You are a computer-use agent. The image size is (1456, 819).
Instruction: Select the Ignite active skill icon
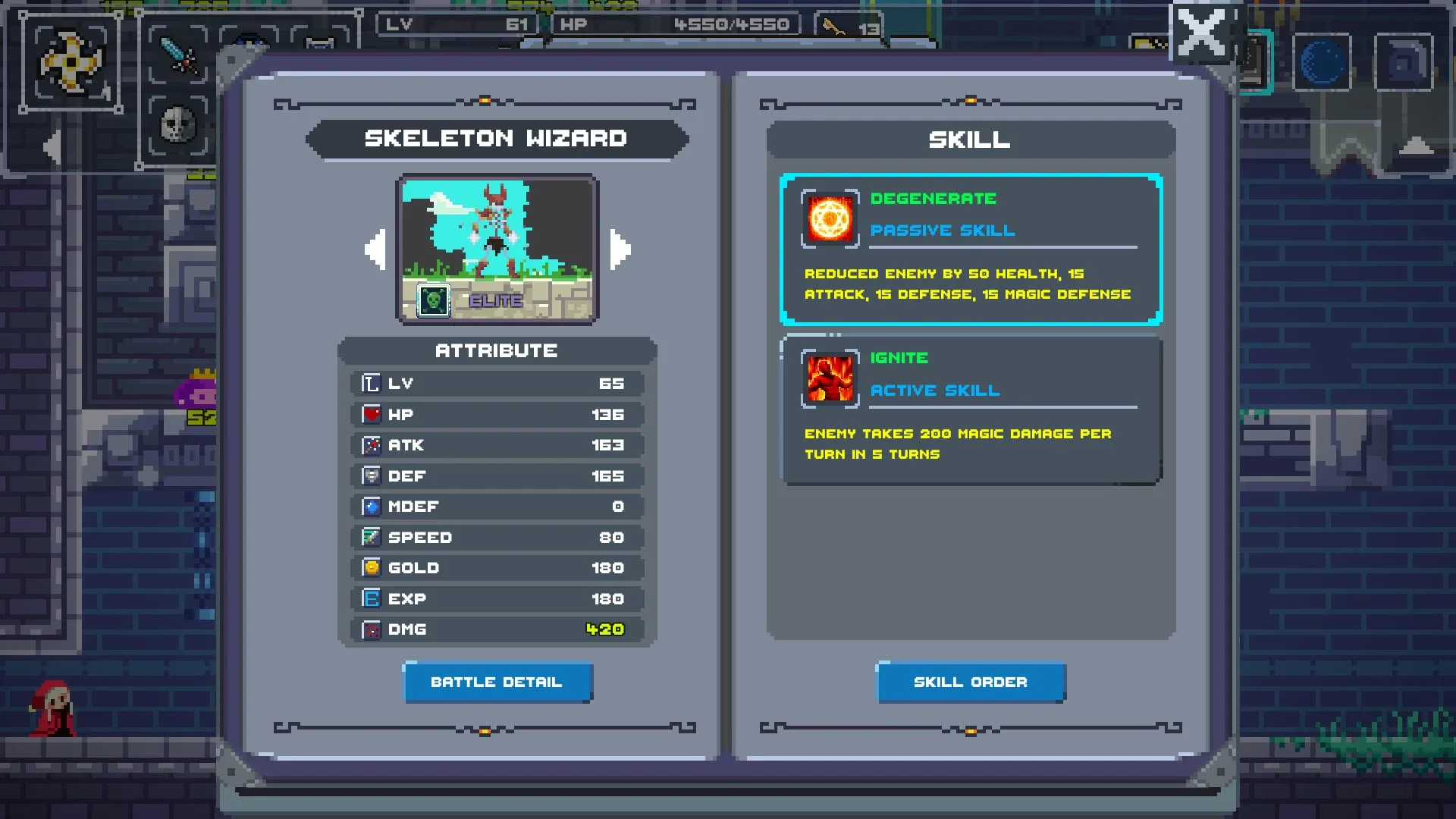[x=829, y=378]
